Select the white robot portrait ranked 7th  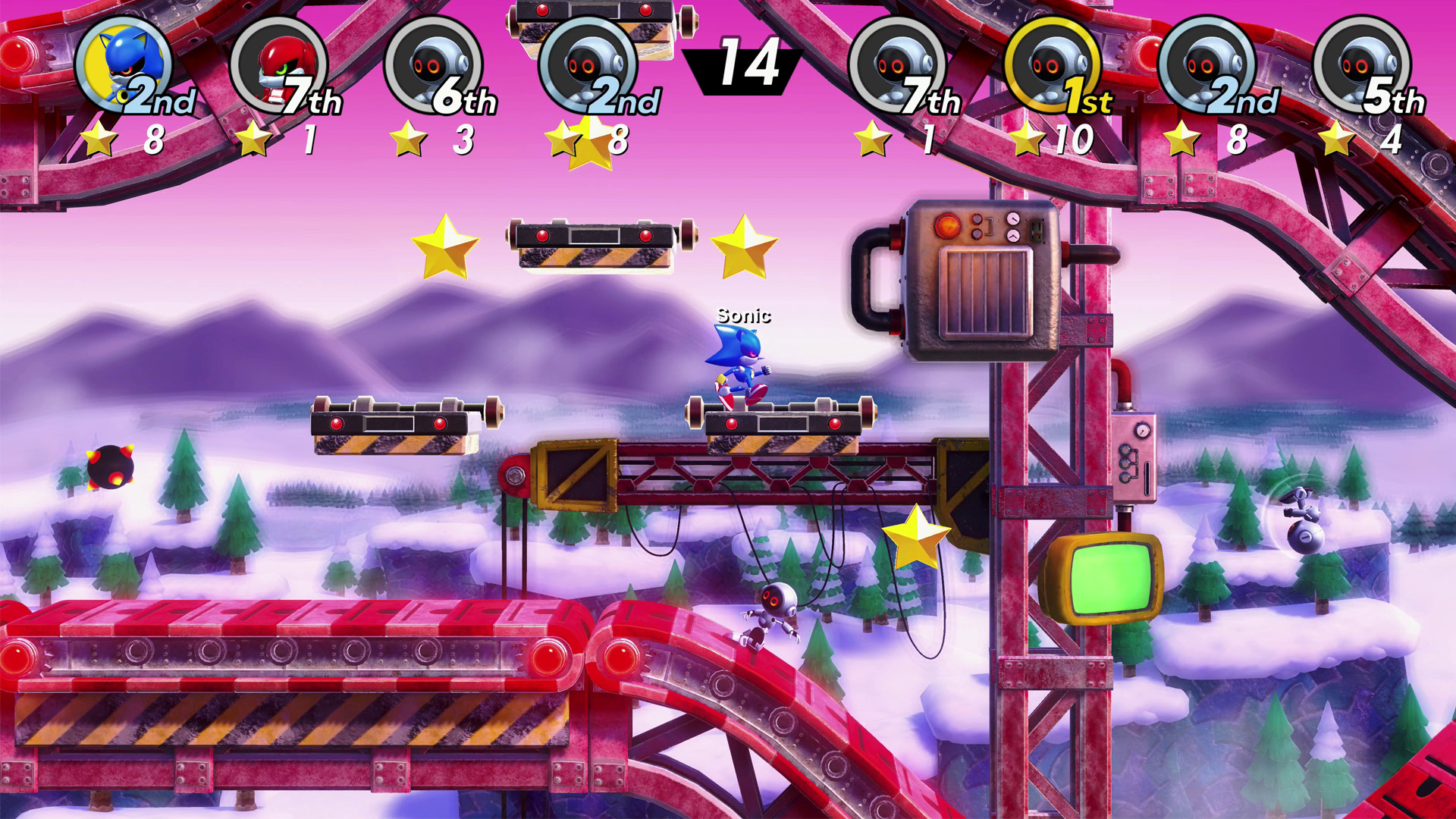pos(897,64)
